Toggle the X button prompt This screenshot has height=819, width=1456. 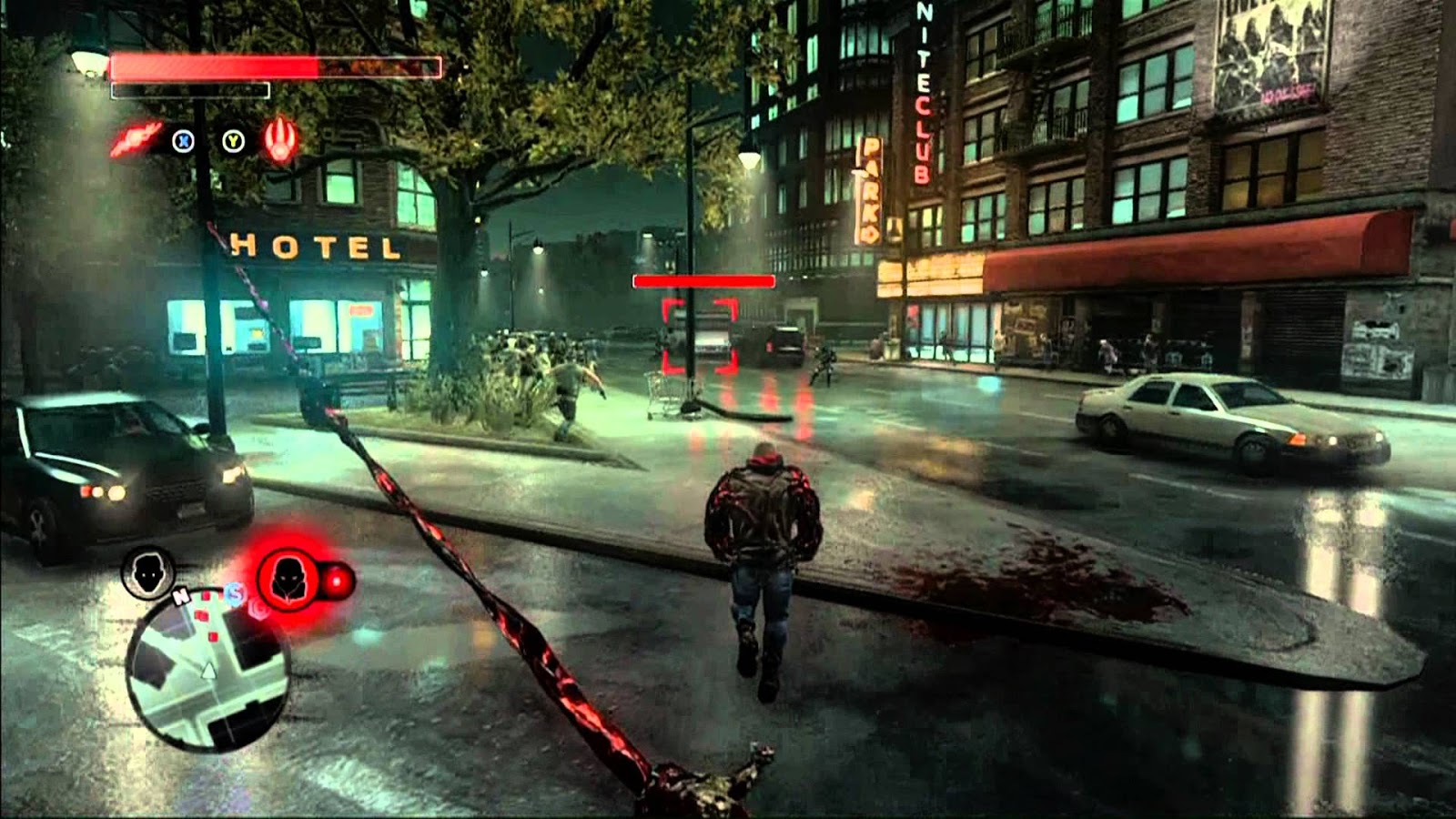coord(182,139)
